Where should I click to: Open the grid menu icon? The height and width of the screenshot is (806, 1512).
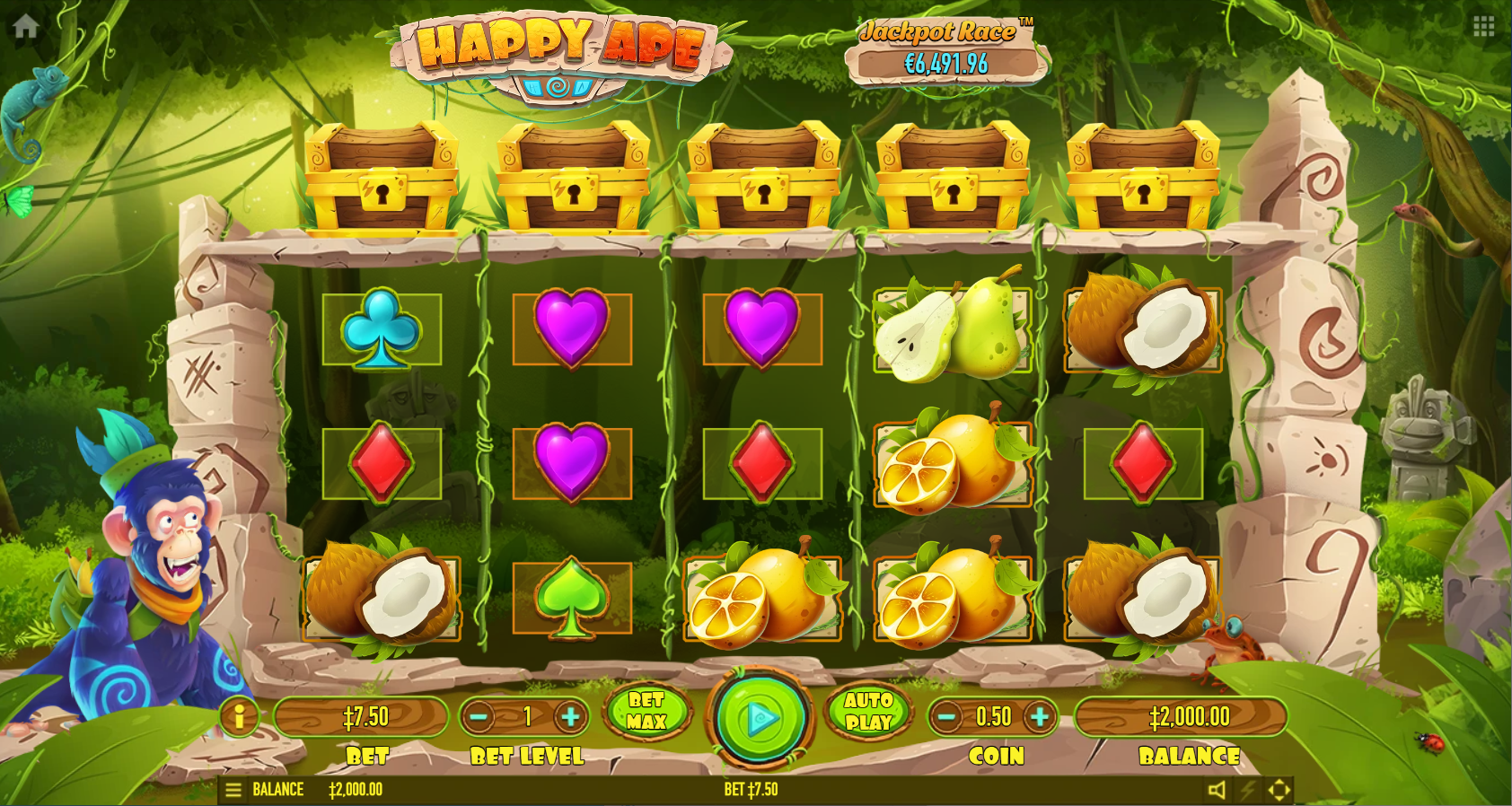point(1483,27)
